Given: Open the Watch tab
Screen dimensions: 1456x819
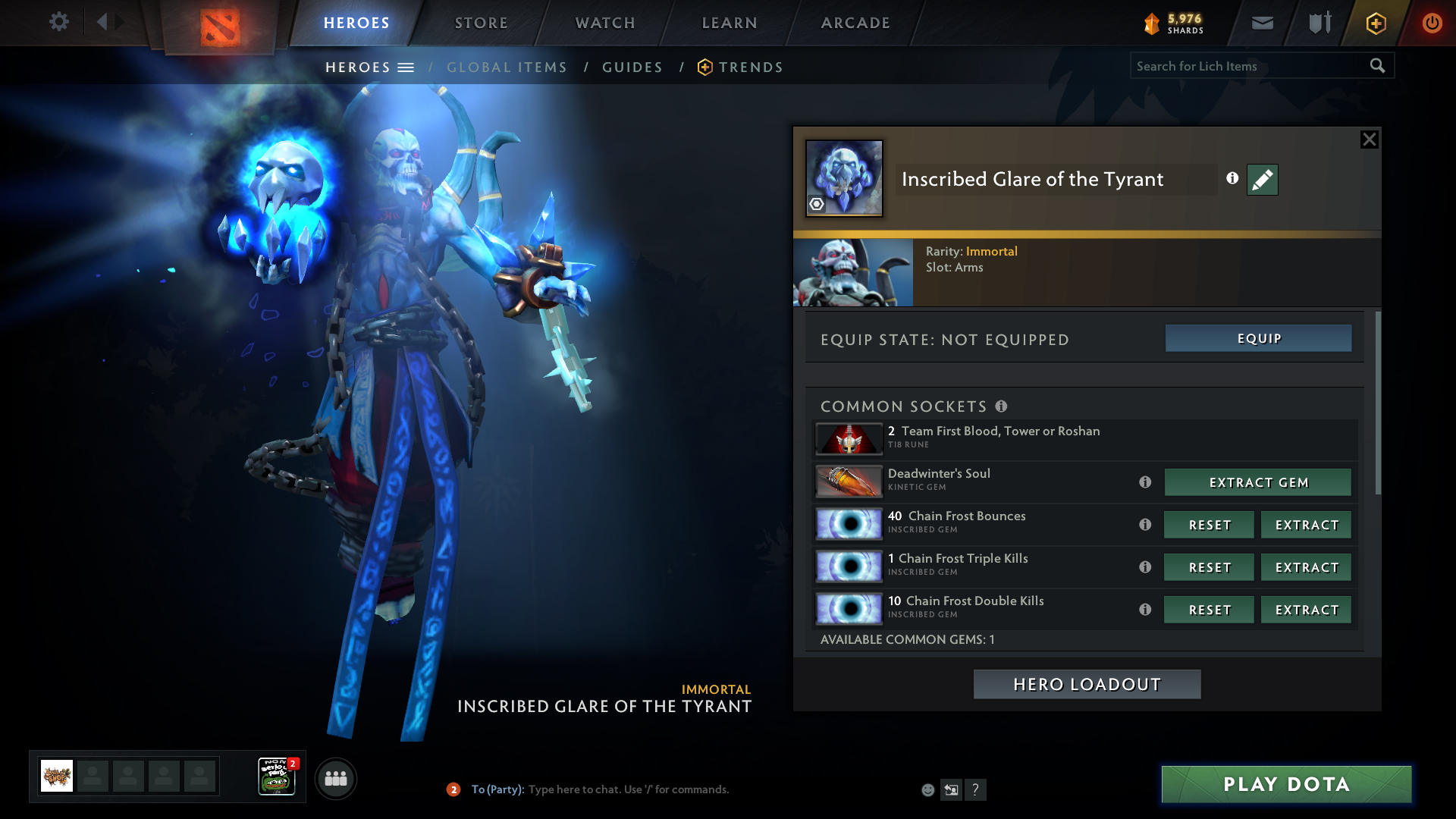Looking at the screenshot, I should coord(605,23).
